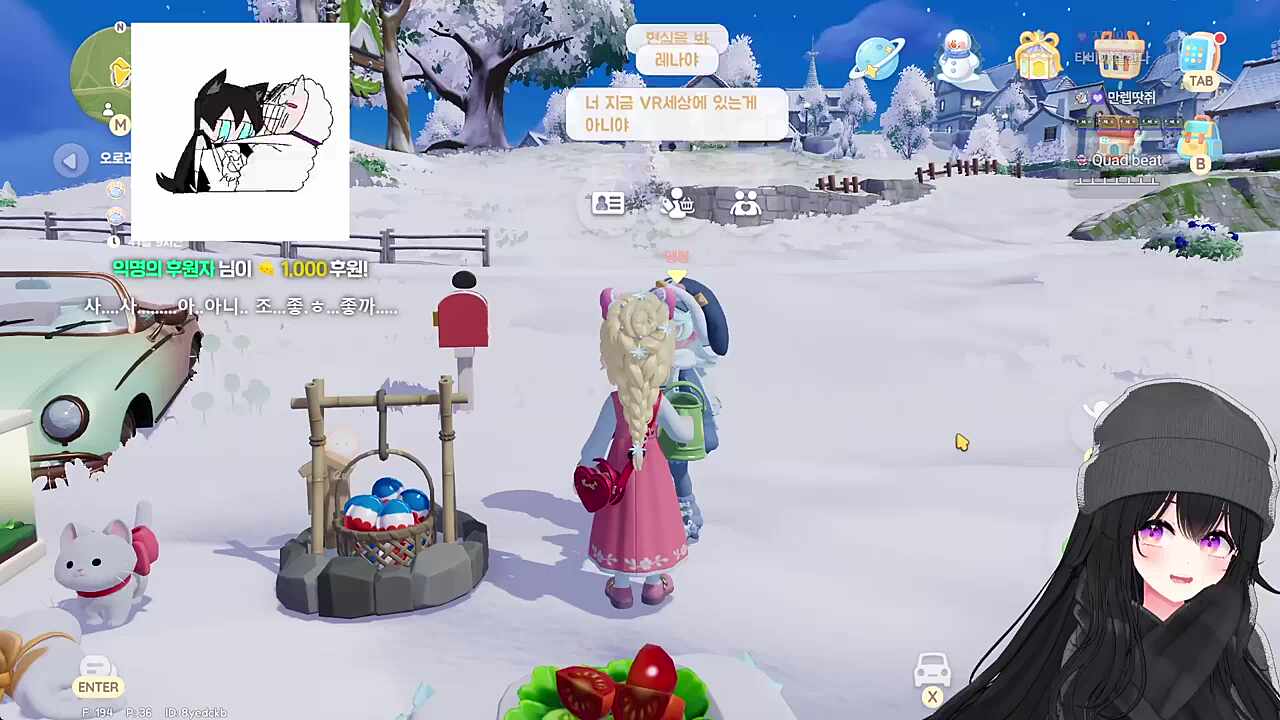Click the 너 지금 VR세상에 있는게 아니야 chat bubble

(x=677, y=113)
